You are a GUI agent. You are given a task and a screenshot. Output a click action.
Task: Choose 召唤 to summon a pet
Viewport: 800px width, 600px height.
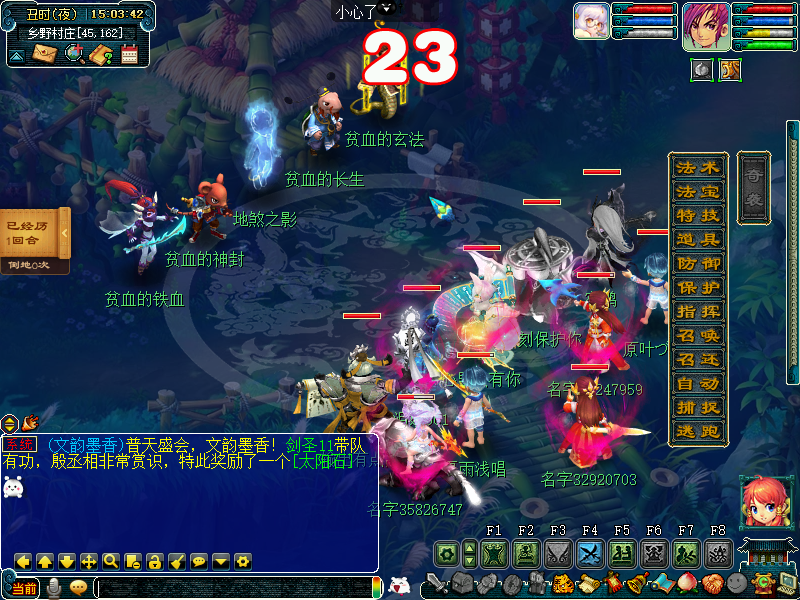697,335
